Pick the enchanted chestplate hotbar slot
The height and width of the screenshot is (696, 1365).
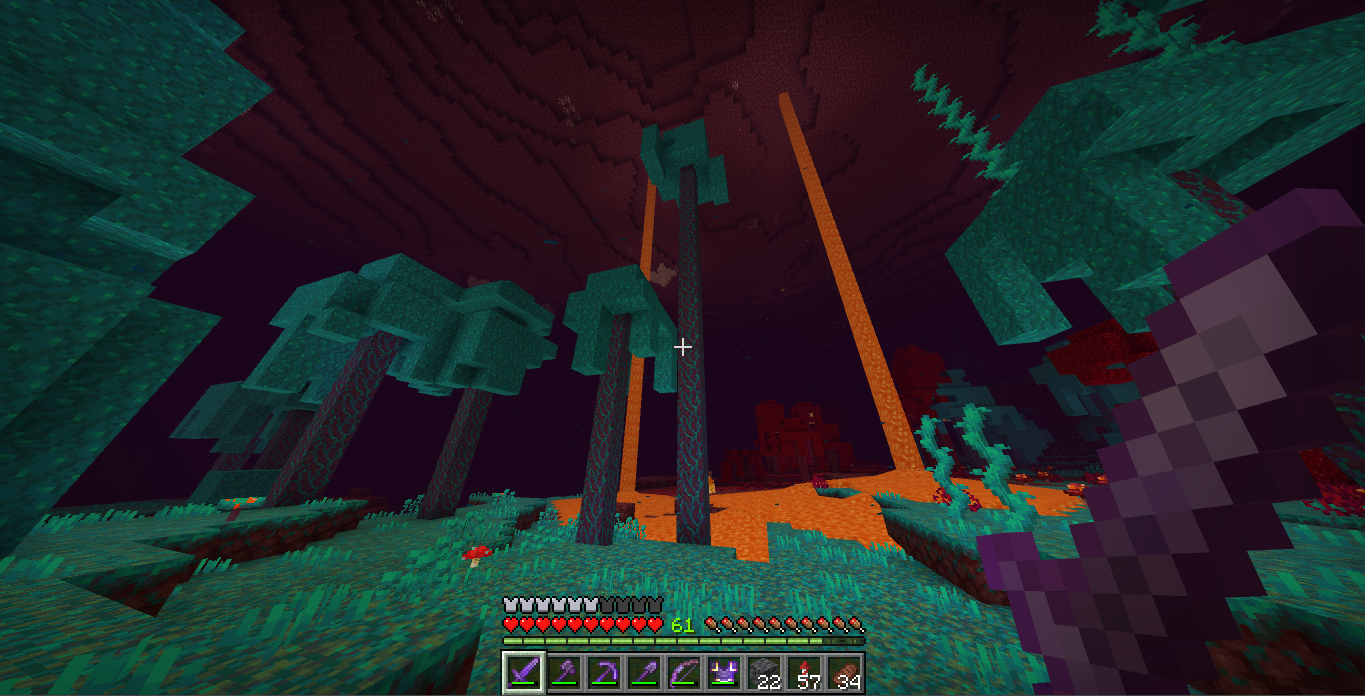[x=723, y=672]
